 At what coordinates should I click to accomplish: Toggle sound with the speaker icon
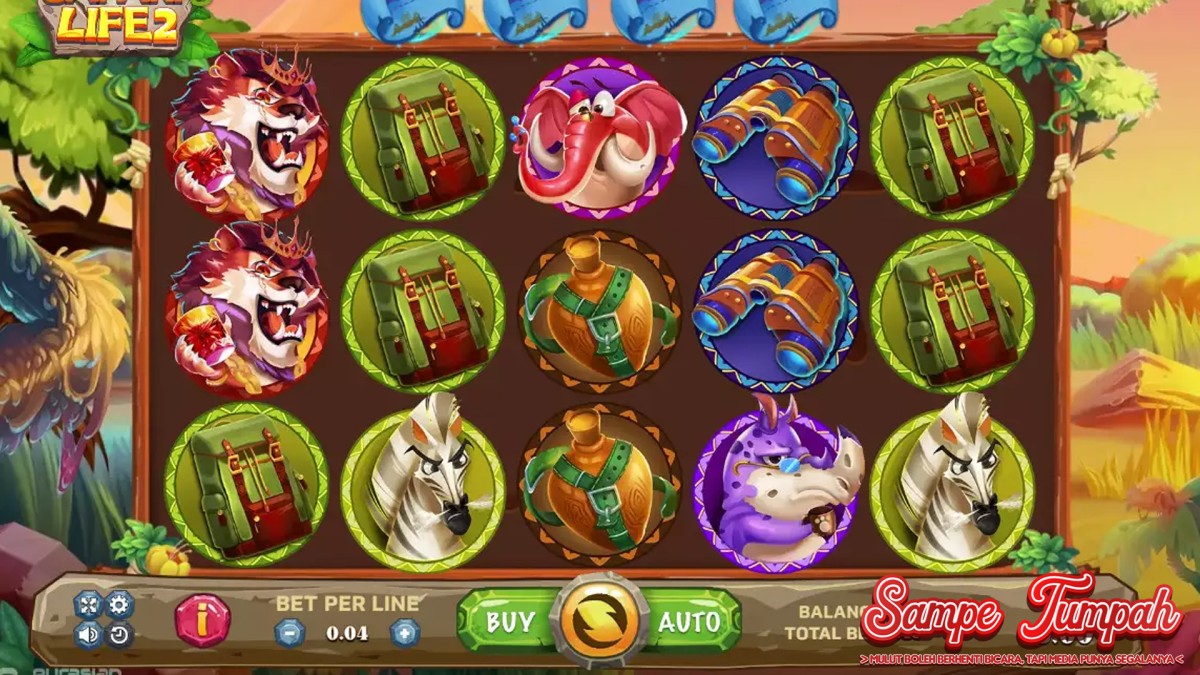[x=88, y=633]
